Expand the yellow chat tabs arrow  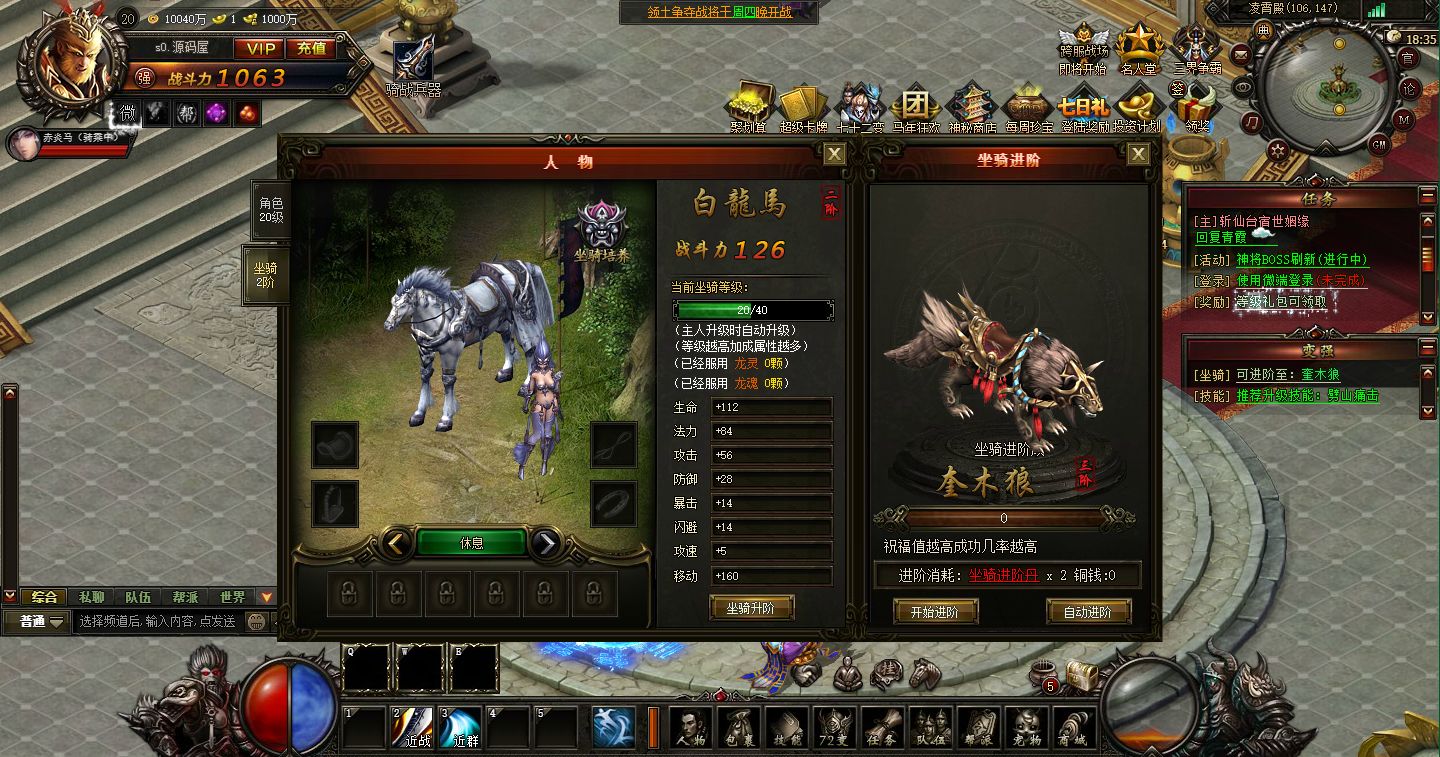click(266, 596)
